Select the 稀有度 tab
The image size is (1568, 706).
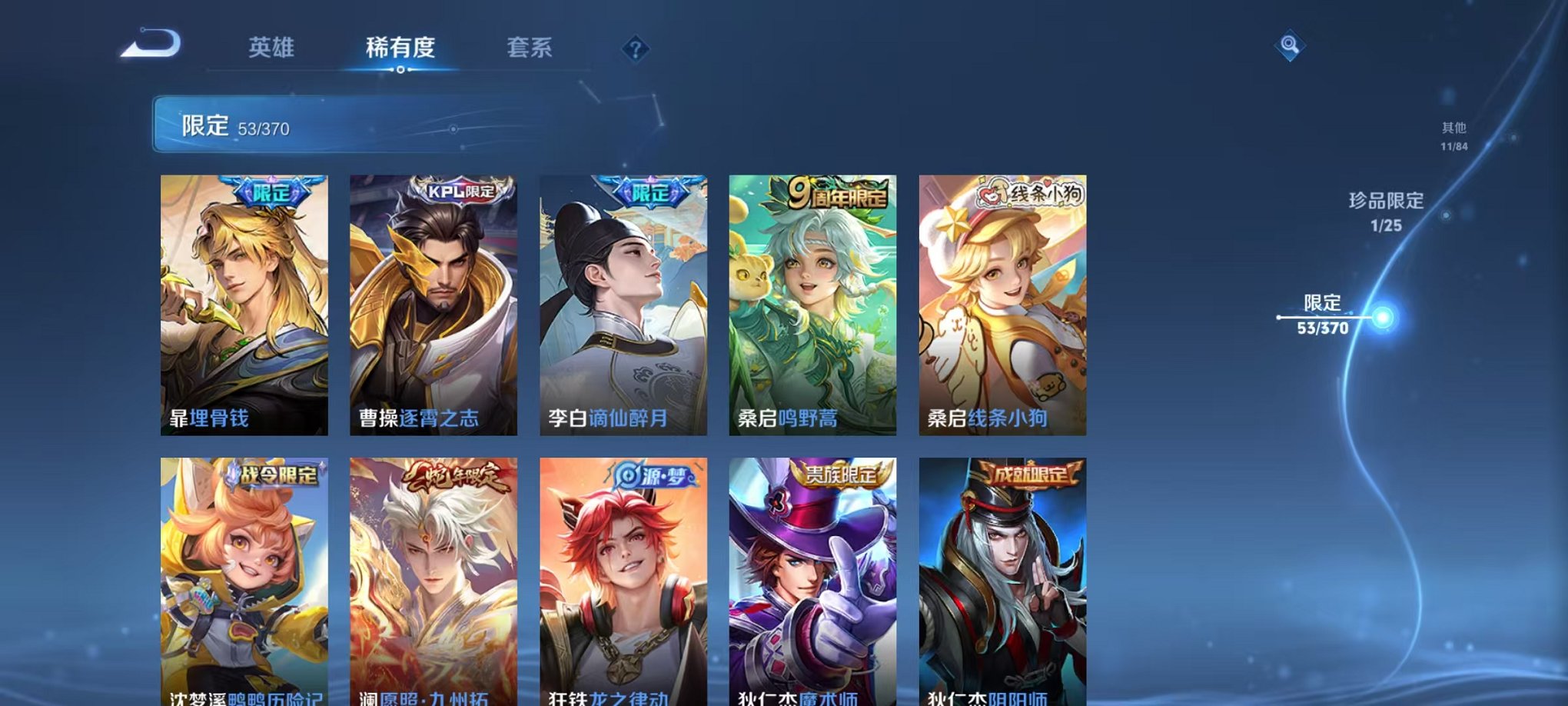401,48
